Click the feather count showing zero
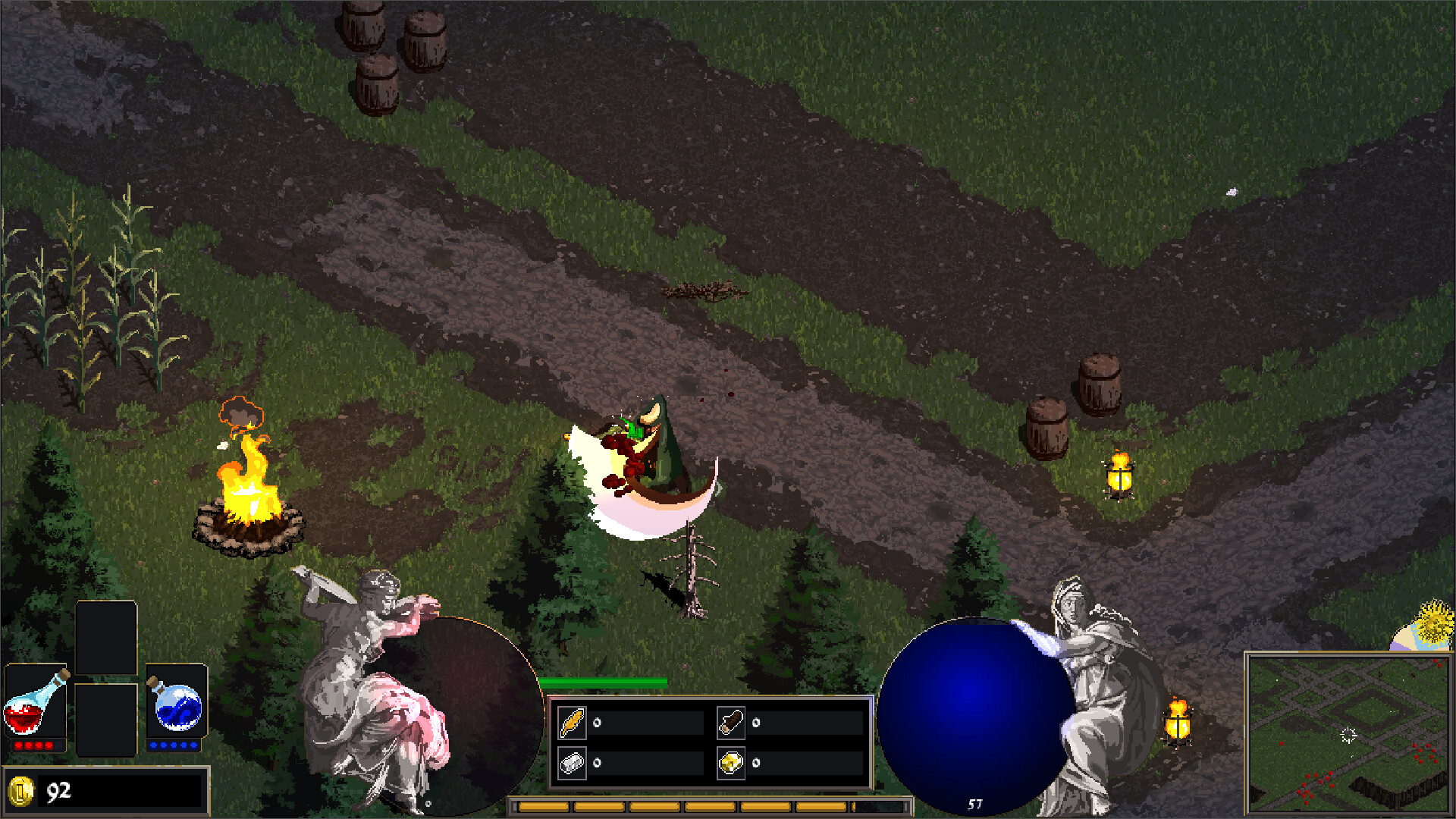The width and height of the screenshot is (1456, 819). tap(597, 723)
